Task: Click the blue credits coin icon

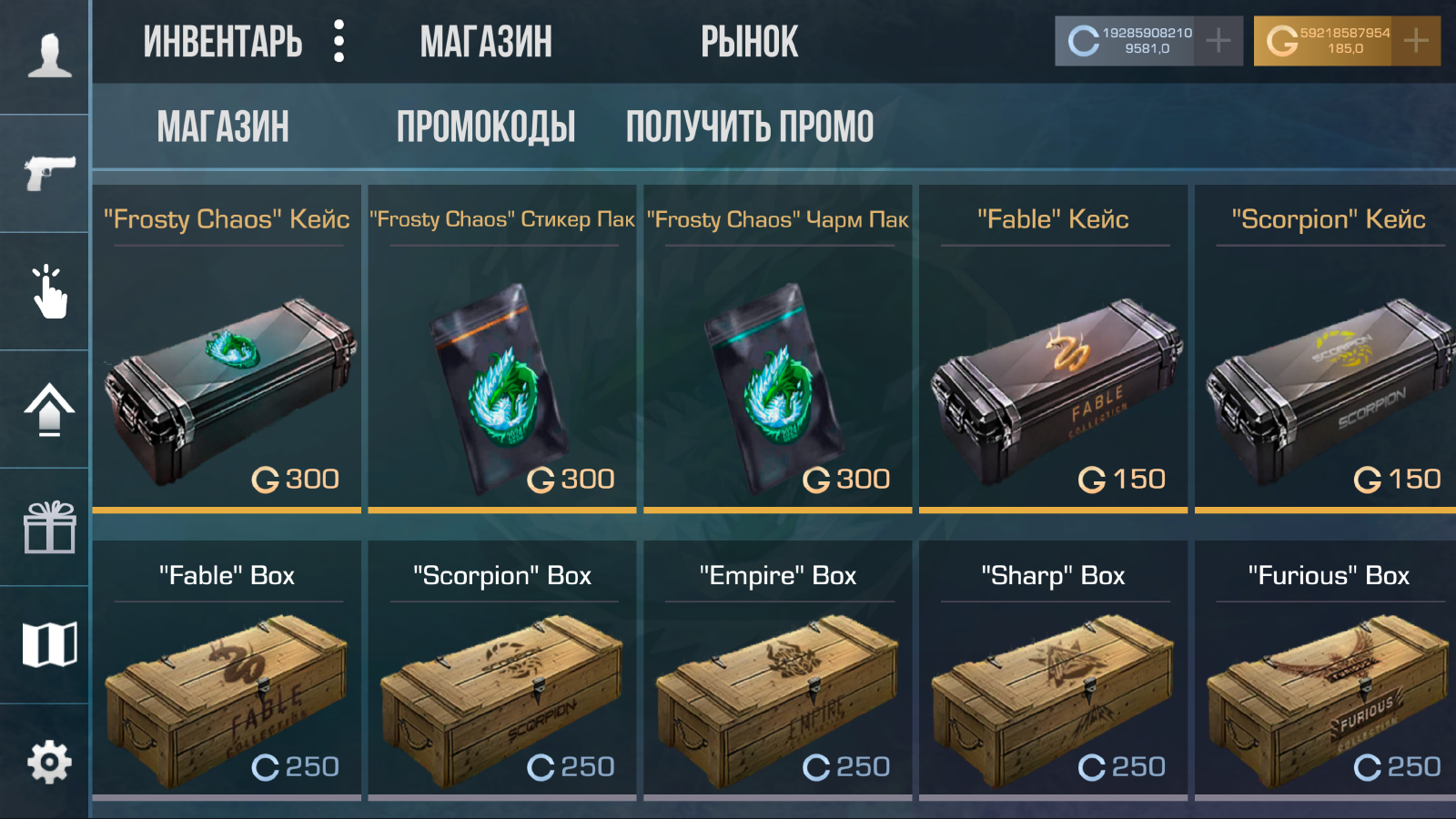Action: (x=1083, y=39)
